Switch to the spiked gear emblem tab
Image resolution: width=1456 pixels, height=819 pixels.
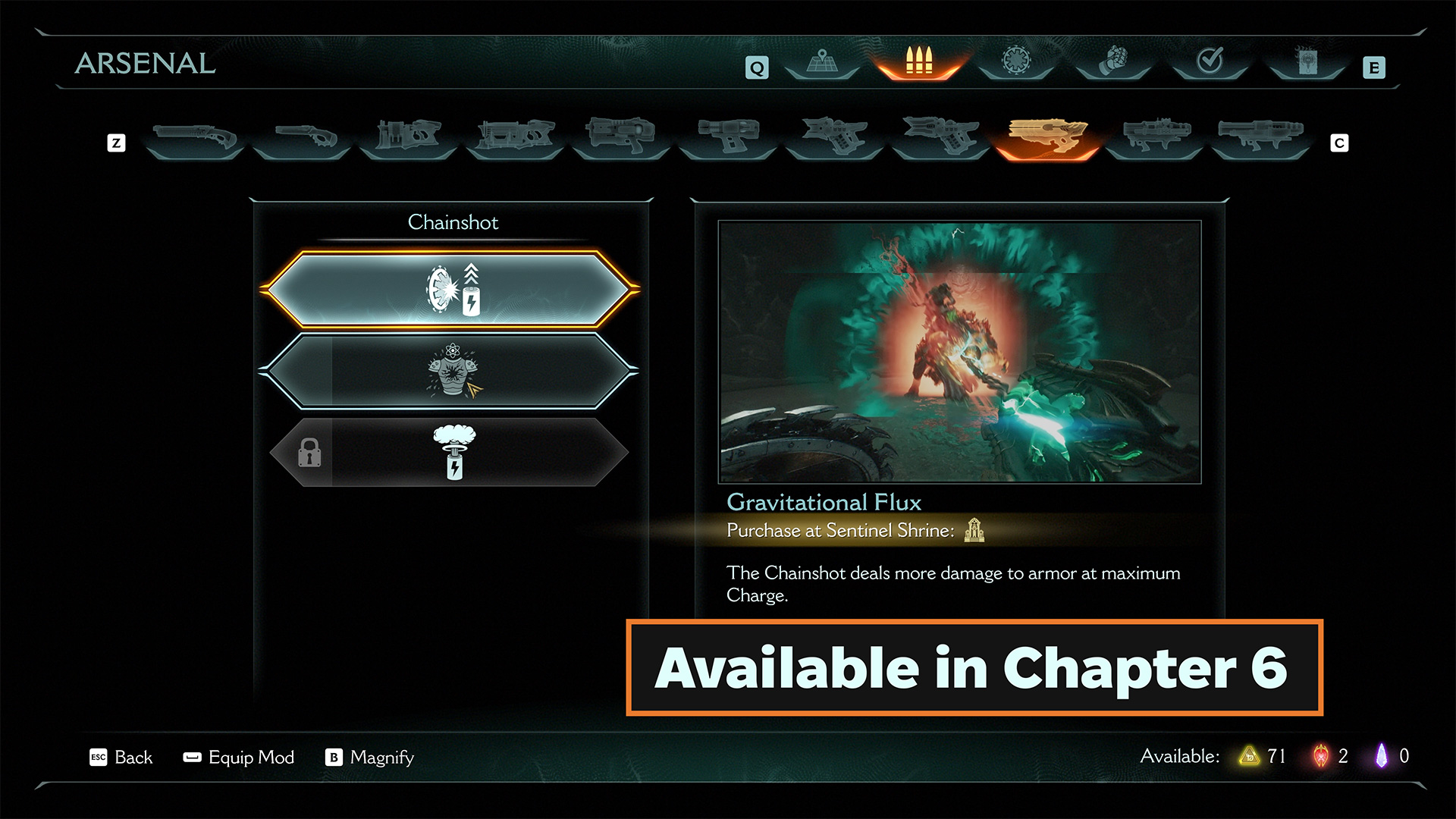point(1016,61)
